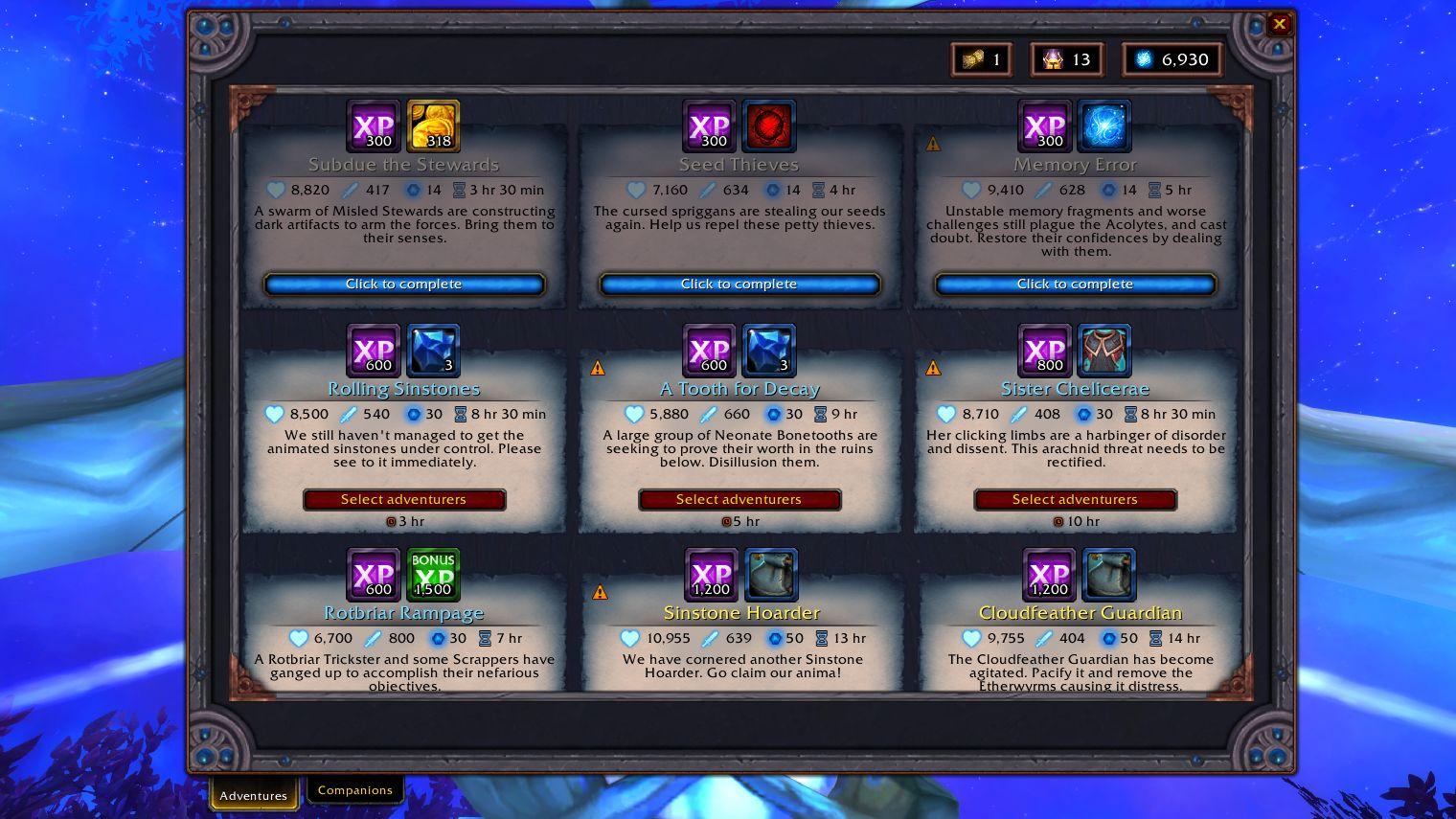Click the warning triangle on A Tooth for Decay
1456x819 pixels.
click(599, 367)
